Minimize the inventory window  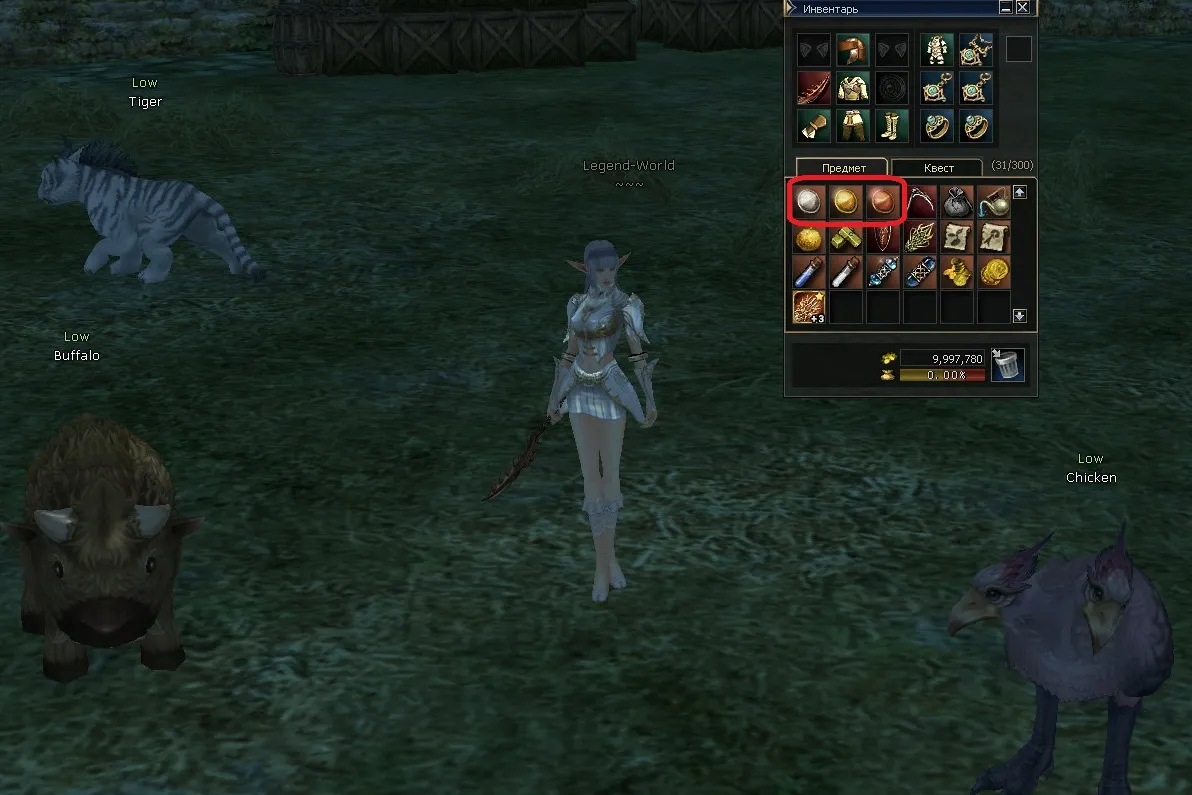(x=1006, y=8)
